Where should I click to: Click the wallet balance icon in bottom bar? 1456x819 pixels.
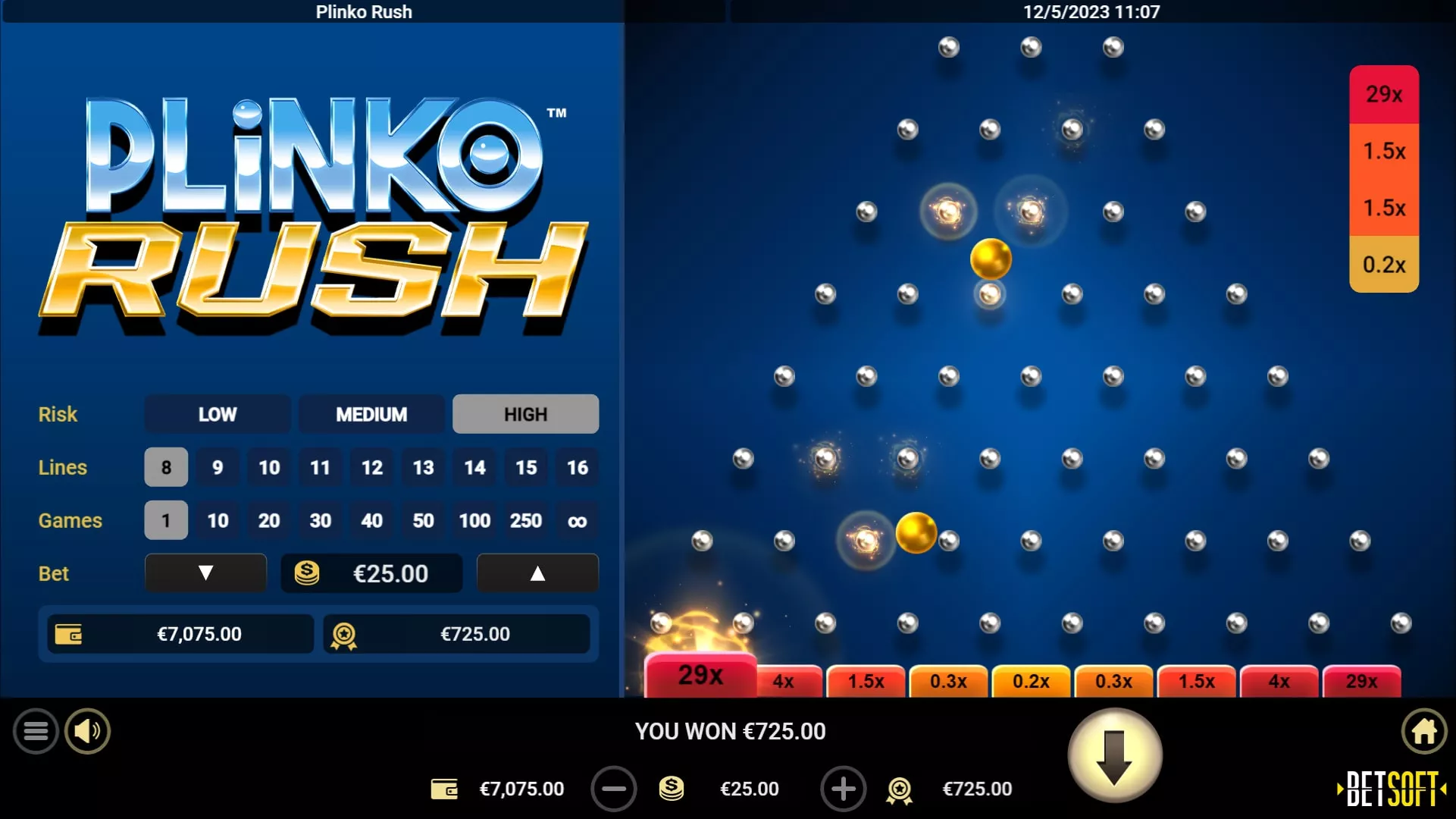pyautogui.click(x=446, y=789)
